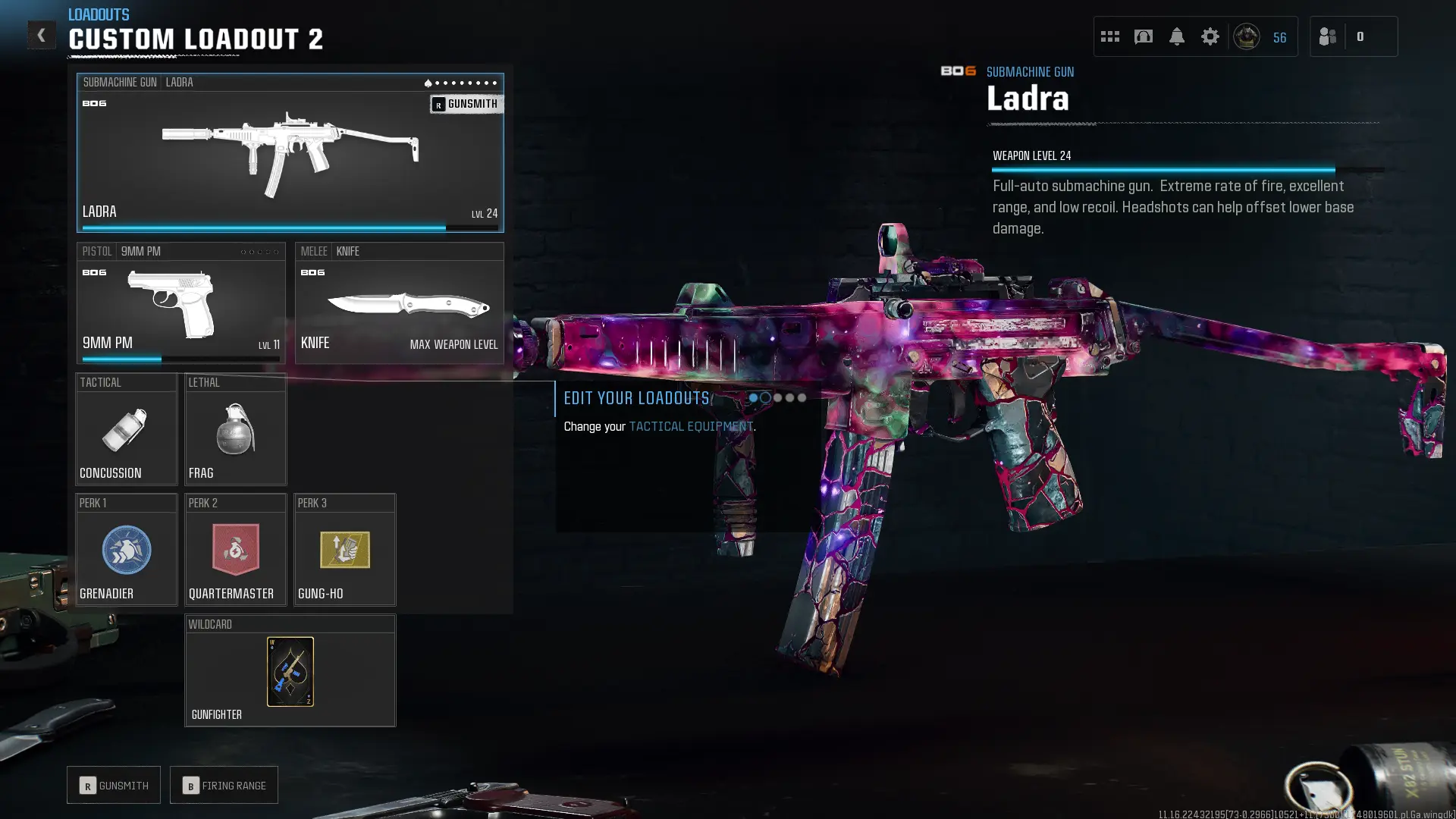Screen dimensions: 1456x819
Task: Open the quick access grid menu icon
Action: coord(1109,36)
